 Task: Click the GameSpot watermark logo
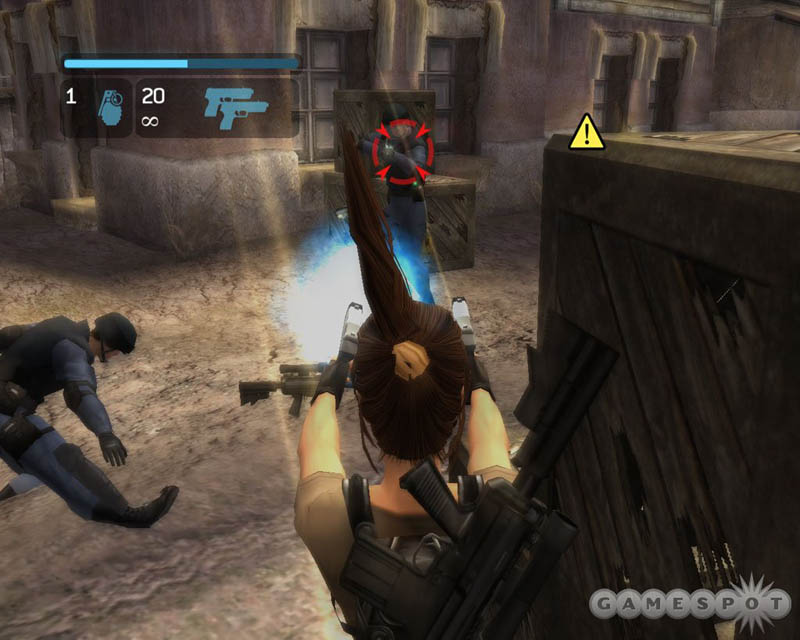687,602
